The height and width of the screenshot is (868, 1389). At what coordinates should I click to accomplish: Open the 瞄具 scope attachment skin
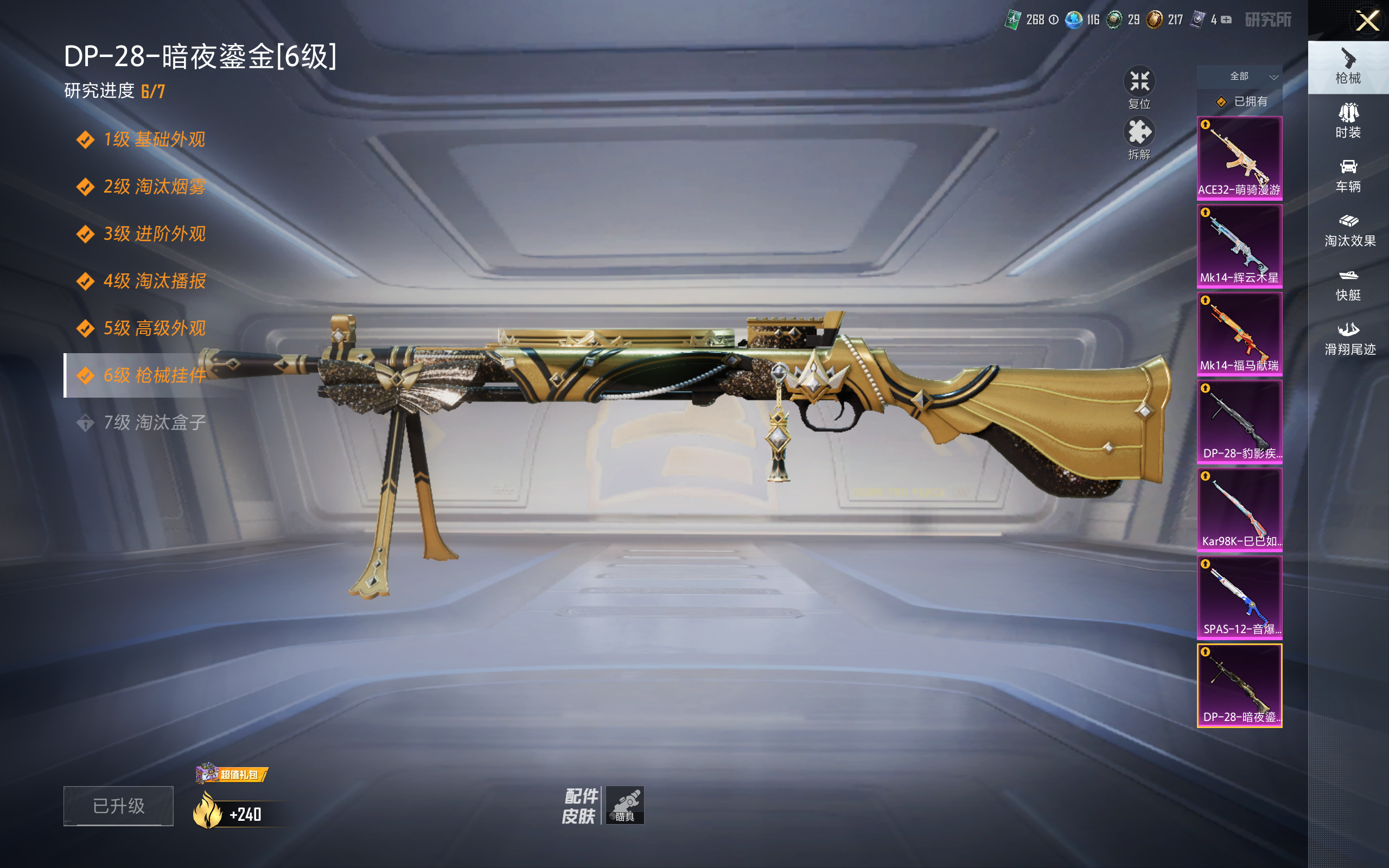[625, 805]
